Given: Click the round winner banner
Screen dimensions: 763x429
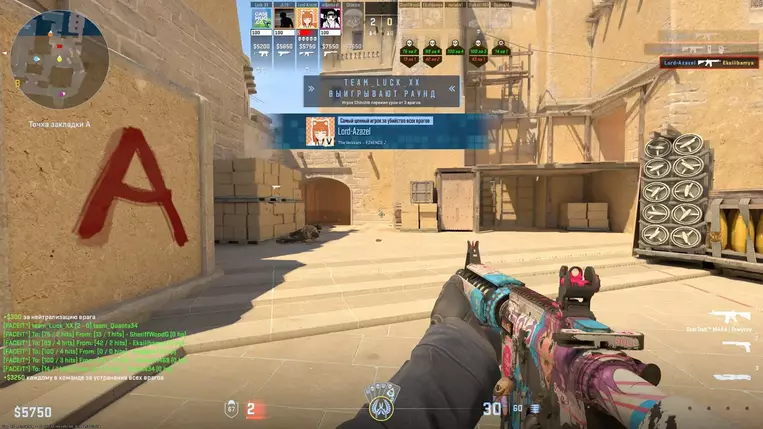Looking at the screenshot, I should coord(381,91).
